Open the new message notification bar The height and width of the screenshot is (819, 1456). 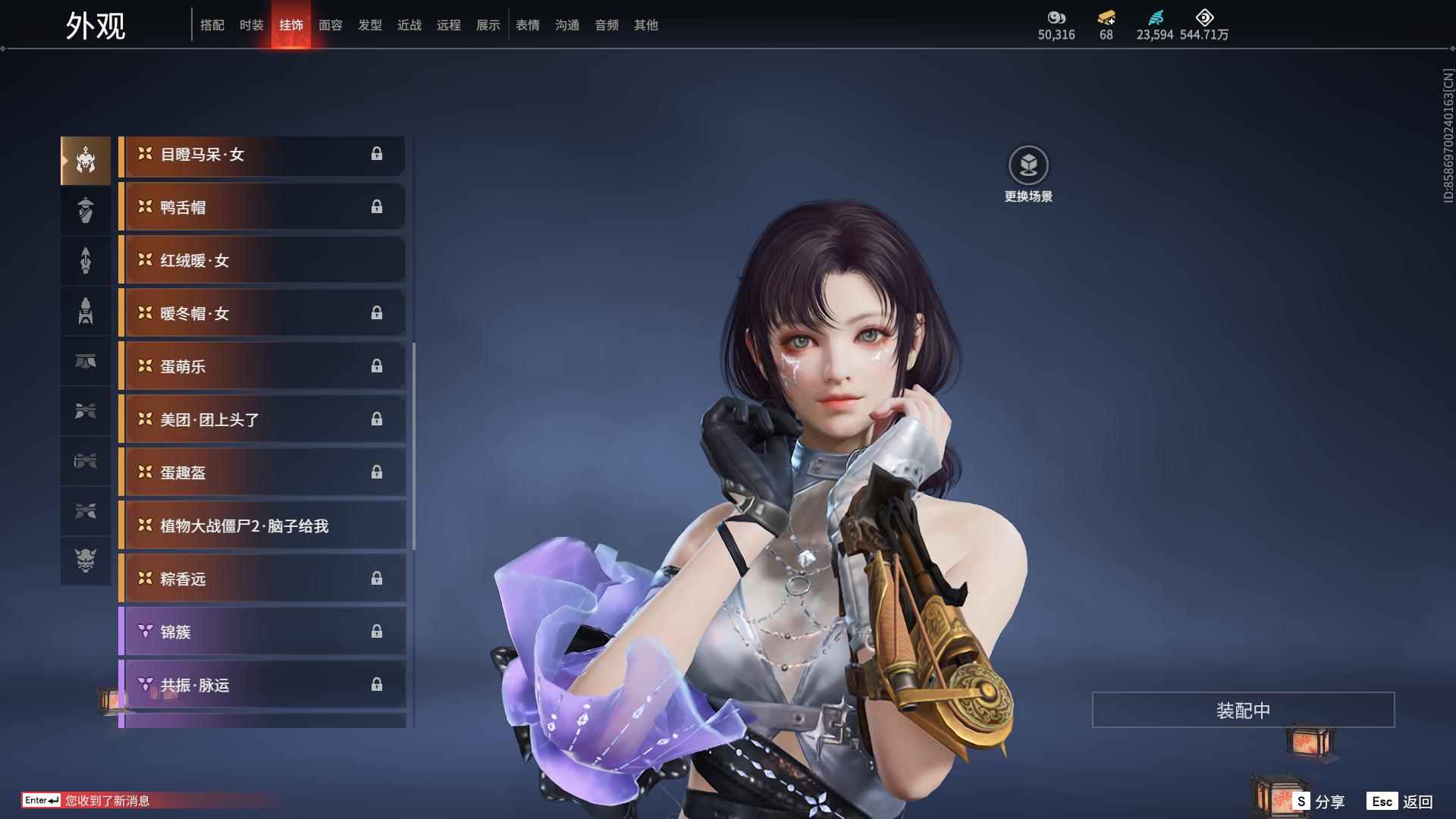(x=106, y=800)
